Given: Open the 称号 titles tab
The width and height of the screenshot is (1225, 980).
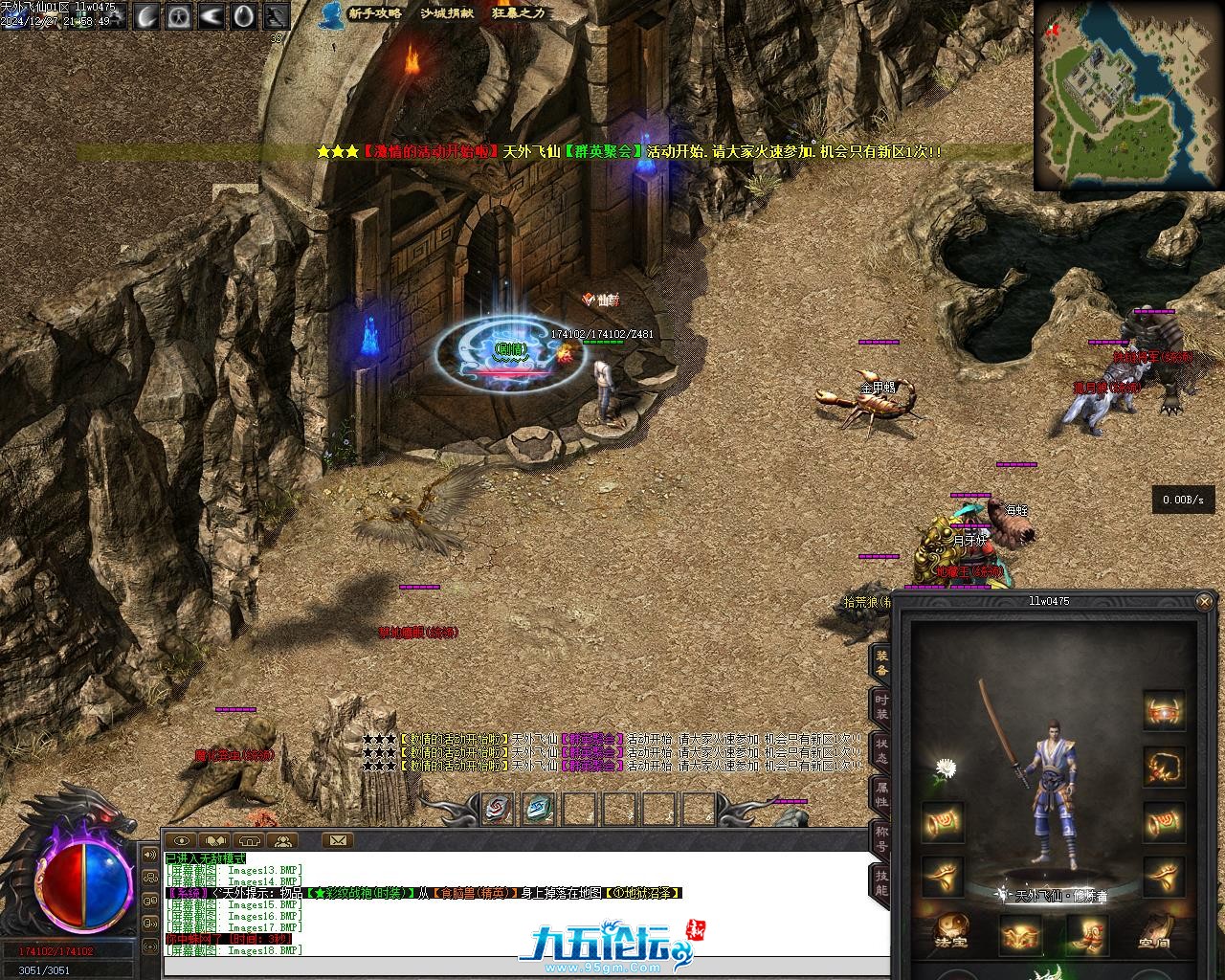Looking at the screenshot, I should tap(880, 839).
